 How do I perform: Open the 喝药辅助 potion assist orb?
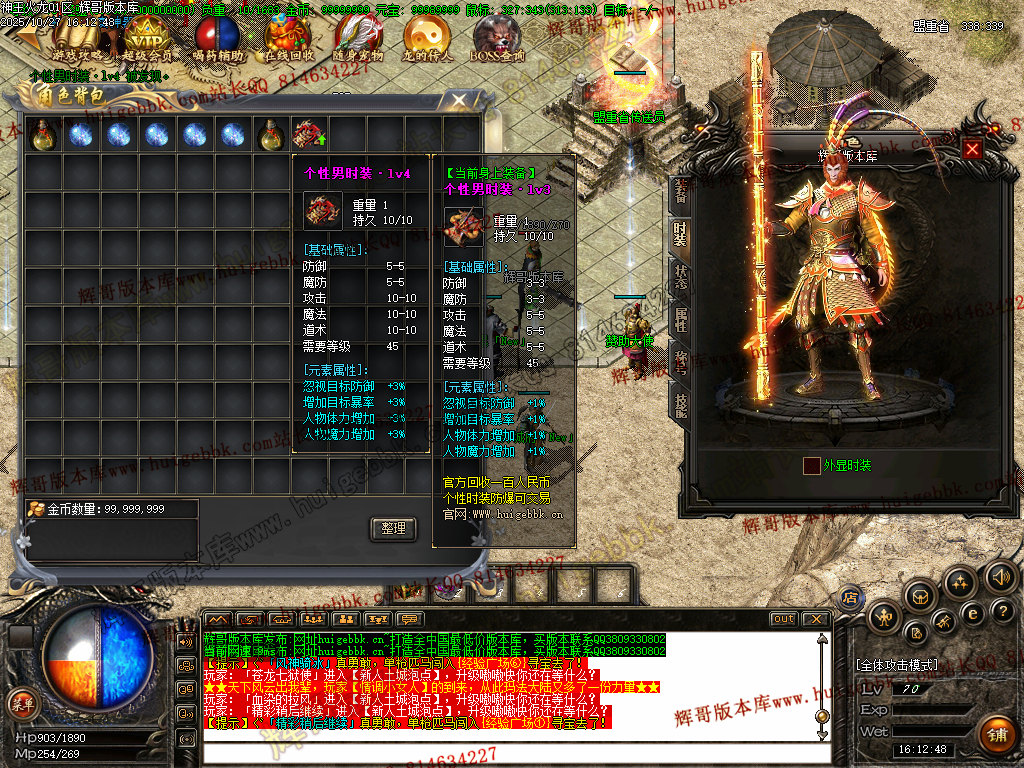click(x=216, y=40)
